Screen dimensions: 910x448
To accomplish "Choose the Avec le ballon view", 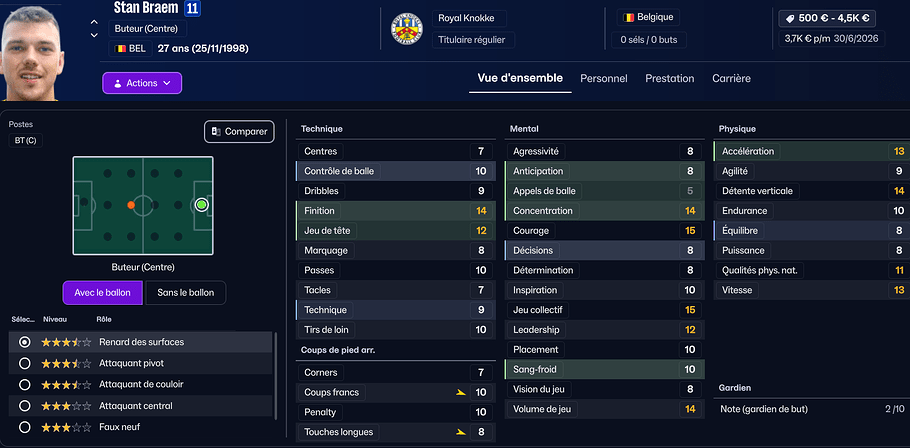I will [102, 292].
